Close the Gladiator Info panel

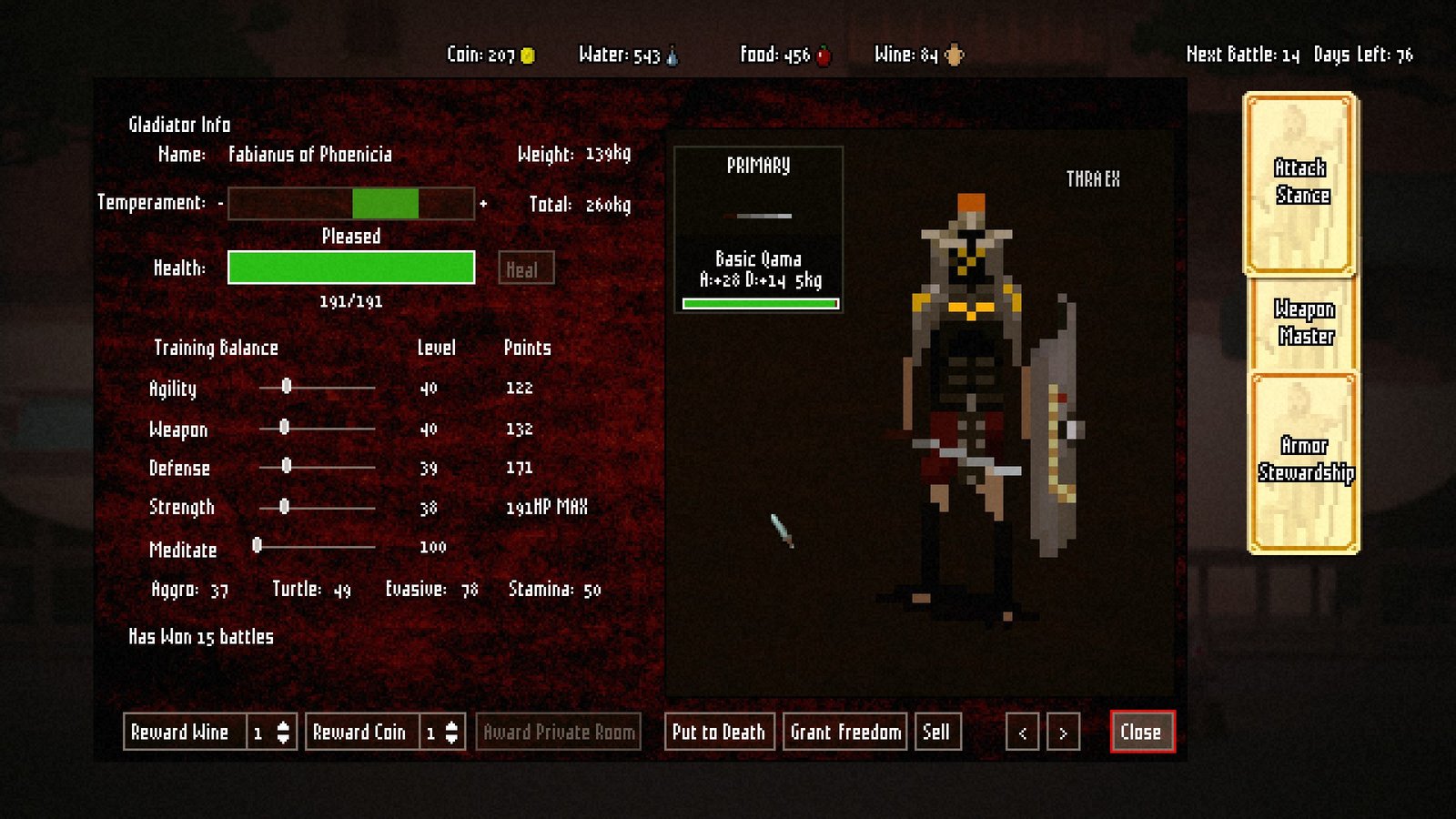coord(1142,732)
